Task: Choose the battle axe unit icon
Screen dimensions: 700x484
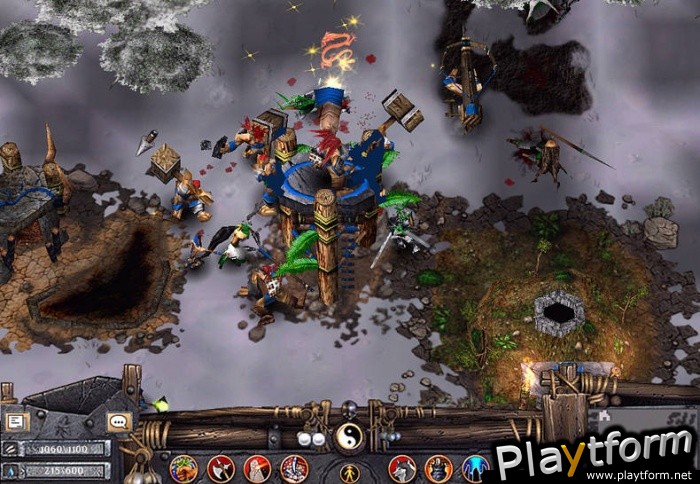Action: click(220, 467)
